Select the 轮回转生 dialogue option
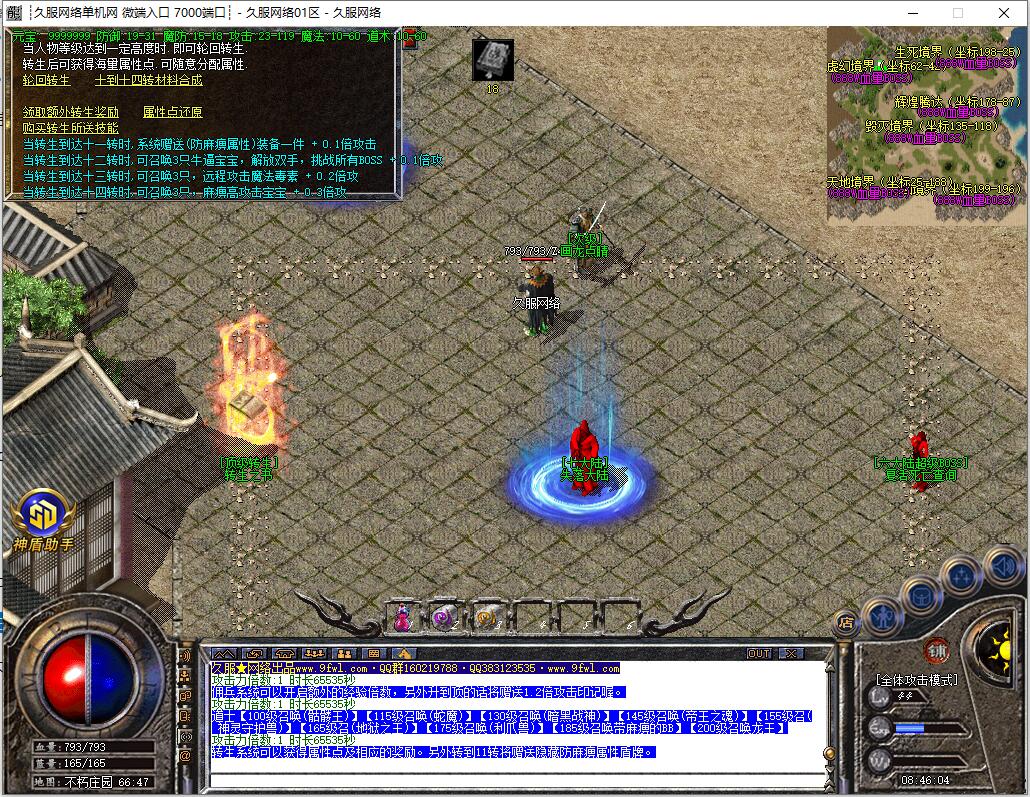 [46, 80]
